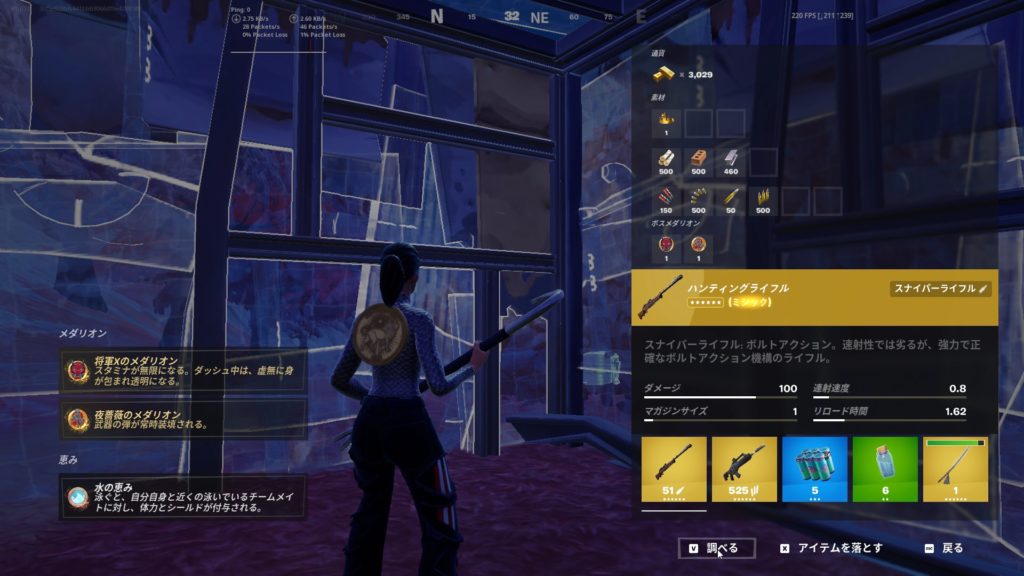This screenshot has width=1024, height=576.
Task: Click the 調べる inspect button
Action: [716, 548]
